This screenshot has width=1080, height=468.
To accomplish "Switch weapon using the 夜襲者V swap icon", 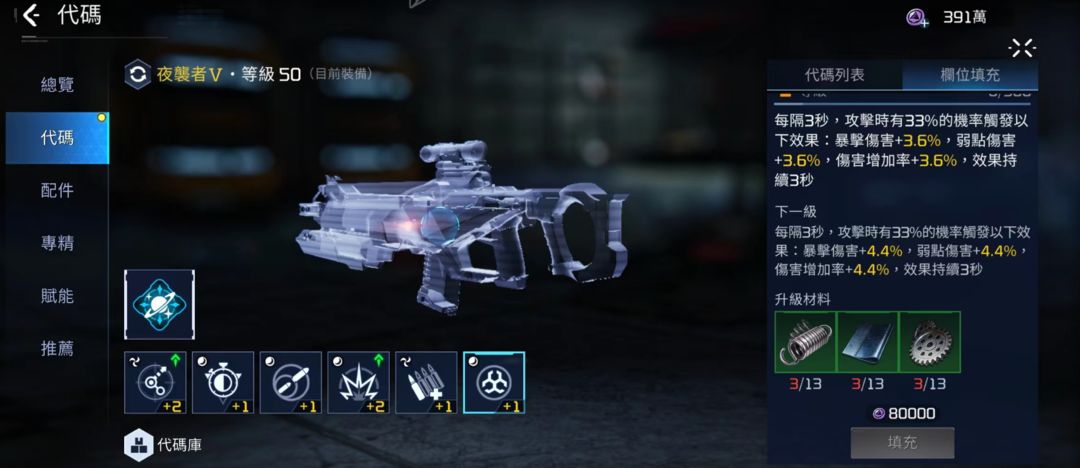I will pos(137,75).
